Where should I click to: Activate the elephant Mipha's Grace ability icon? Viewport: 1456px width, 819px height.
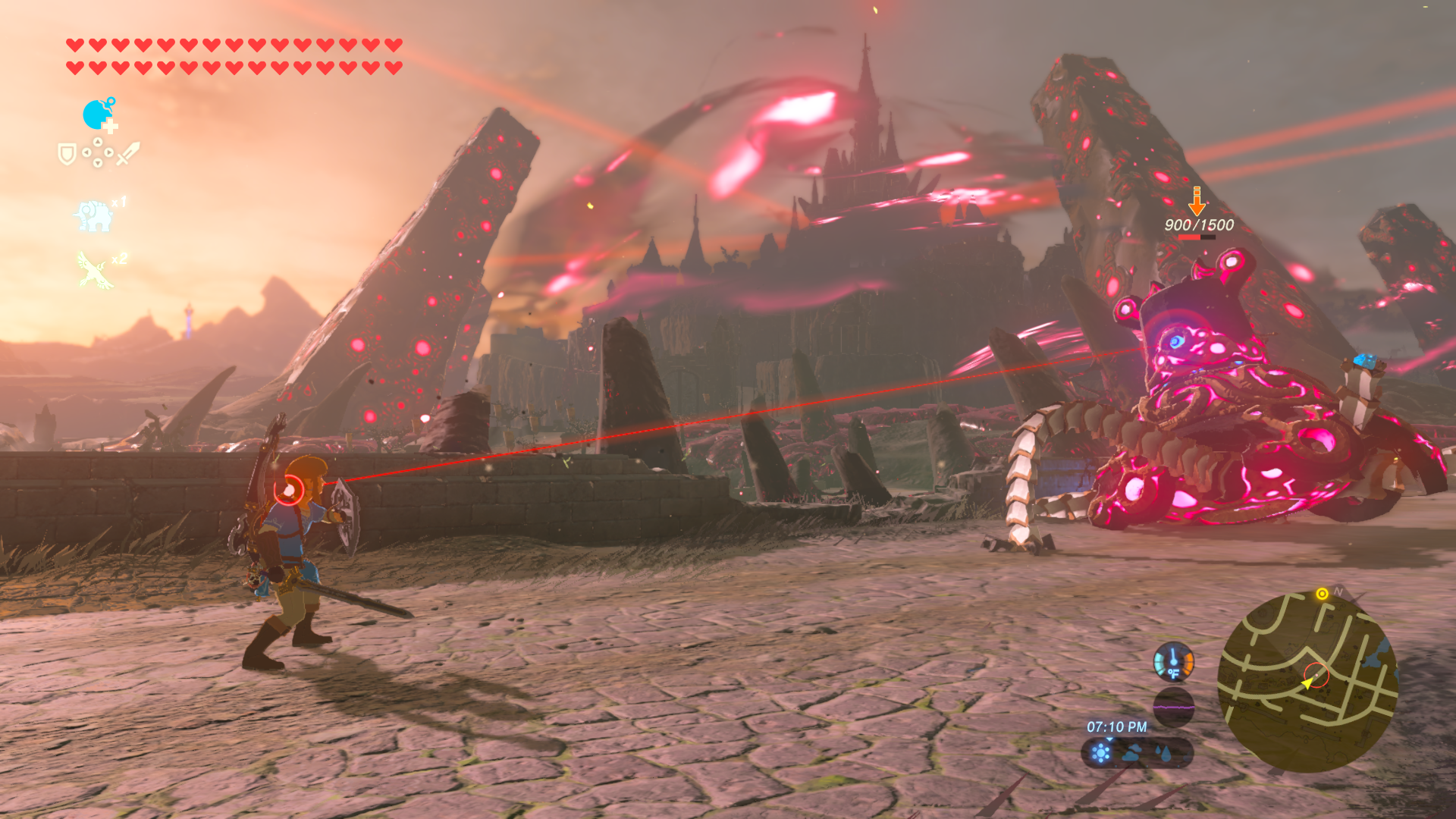tap(94, 216)
